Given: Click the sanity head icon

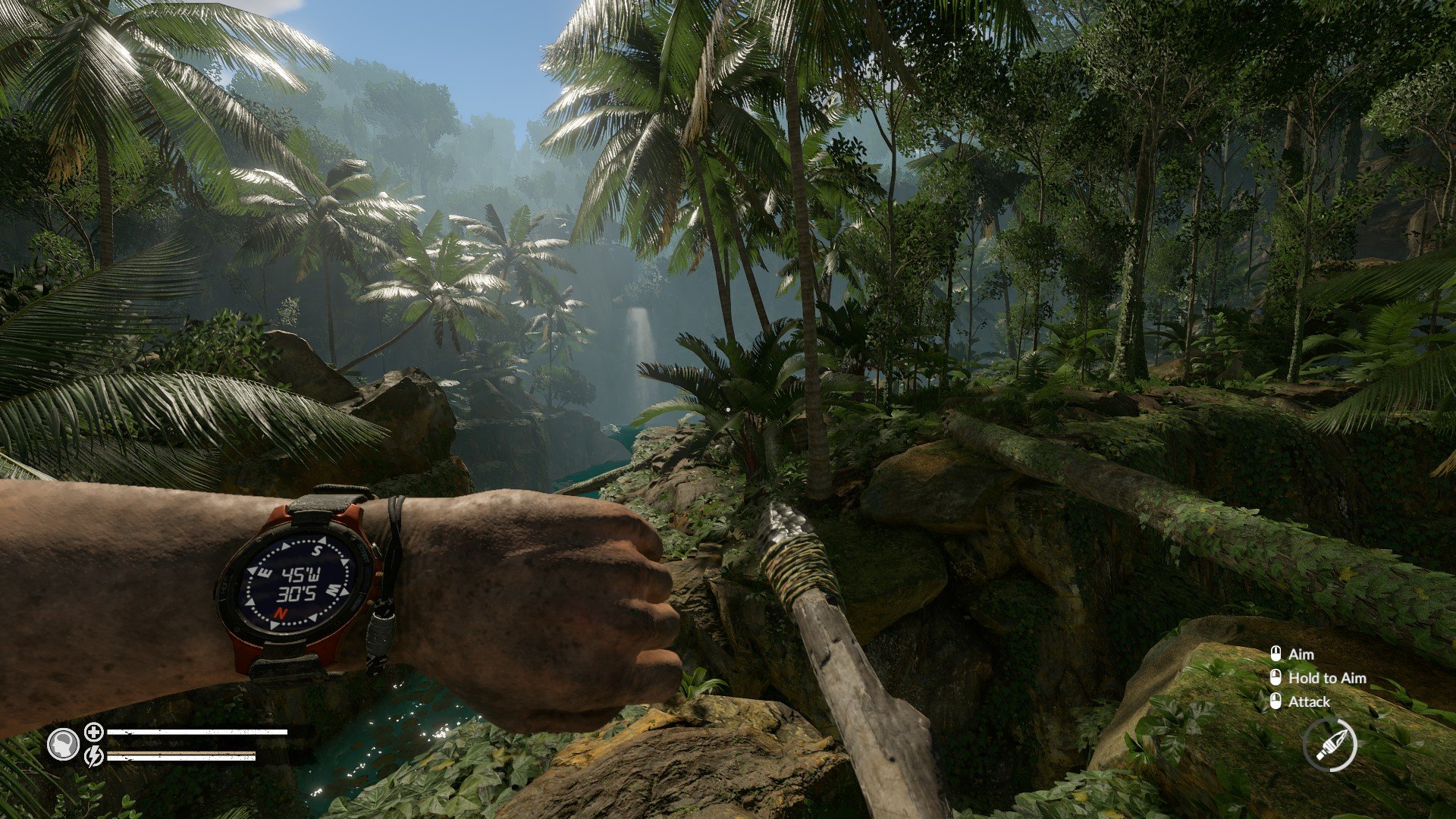Looking at the screenshot, I should click(x=63, y=744).
